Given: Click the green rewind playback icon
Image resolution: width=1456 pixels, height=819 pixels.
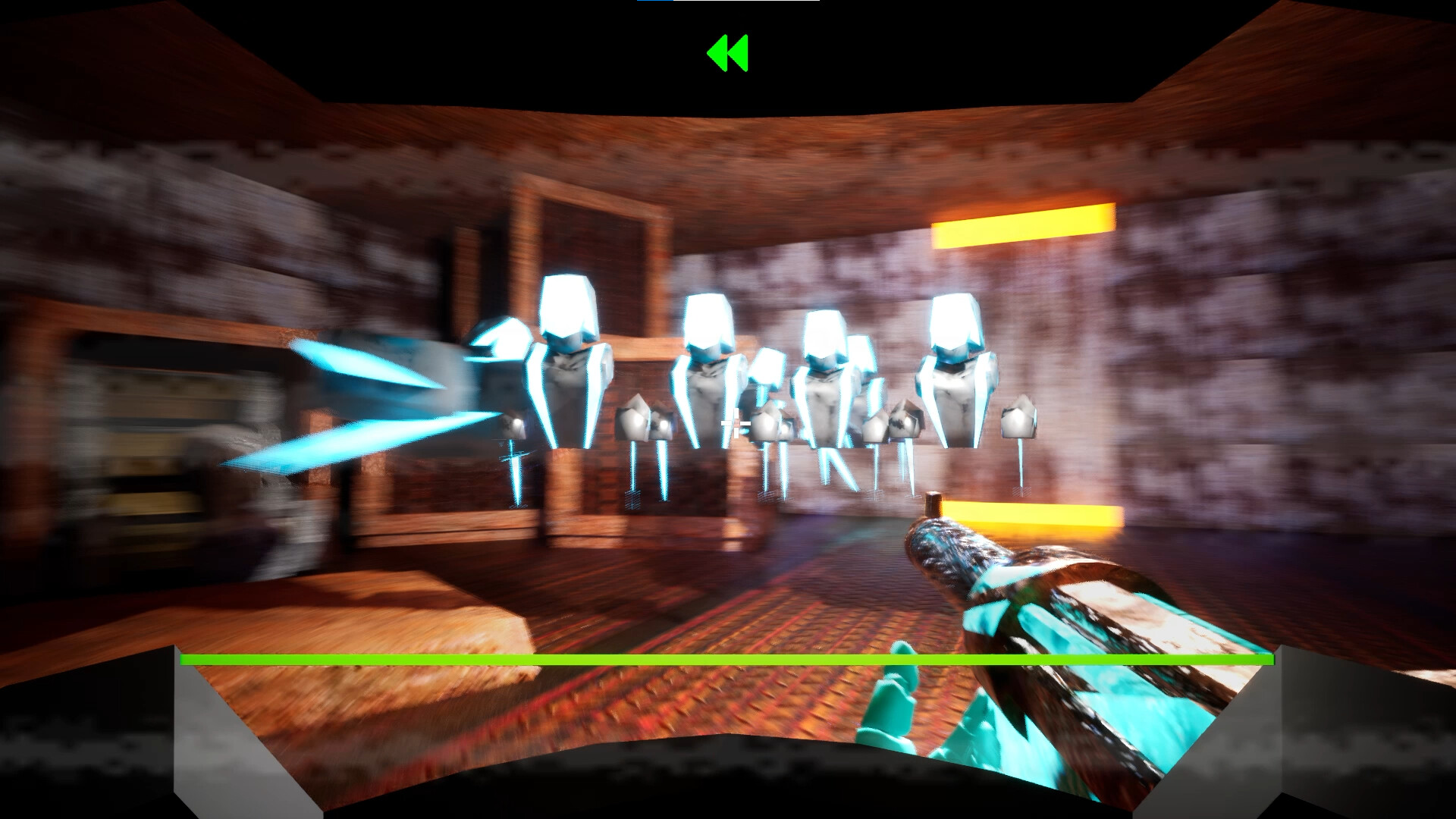Looking at the screenshot, I should (x=730, y=53).
